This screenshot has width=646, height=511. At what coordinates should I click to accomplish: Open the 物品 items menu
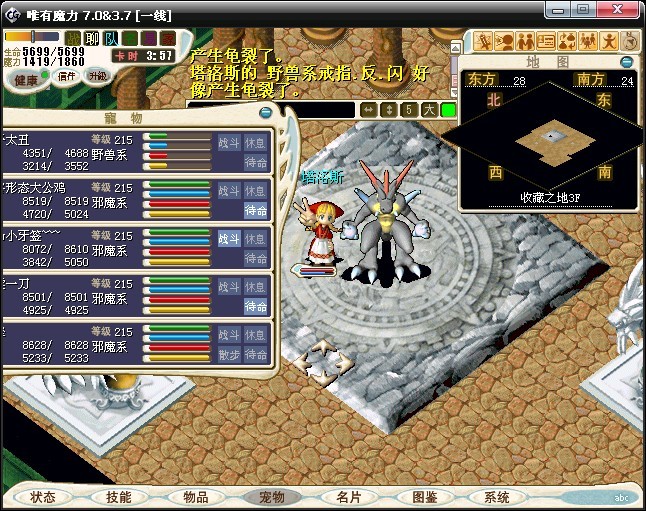coord(195,497)
